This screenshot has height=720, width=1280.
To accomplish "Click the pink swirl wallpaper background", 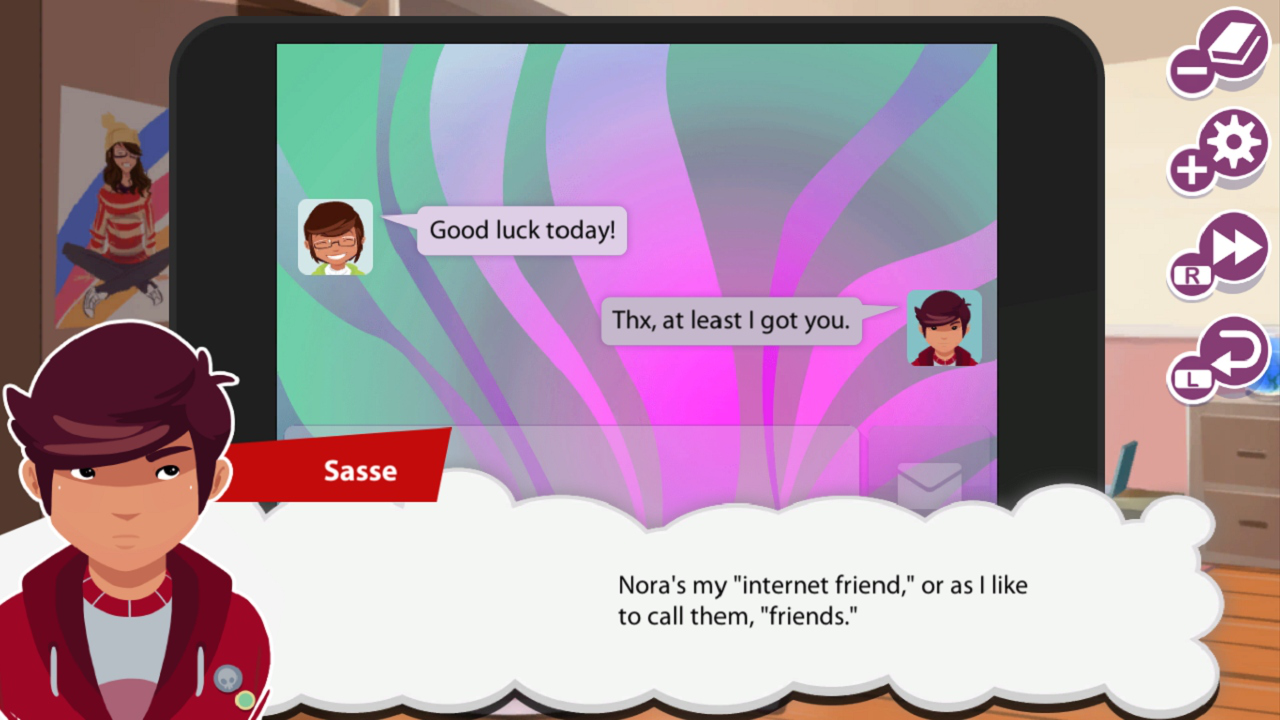I will tap(700, 130).
